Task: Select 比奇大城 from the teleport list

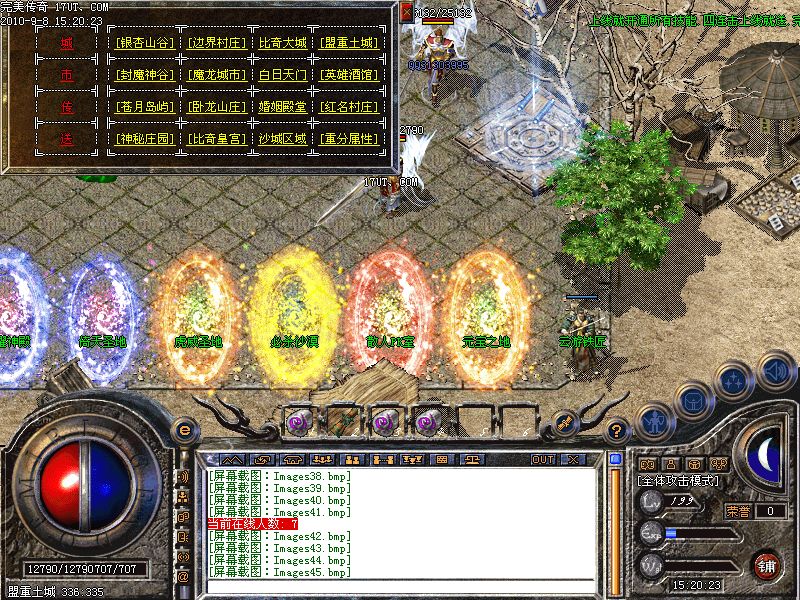Action: 283,43
